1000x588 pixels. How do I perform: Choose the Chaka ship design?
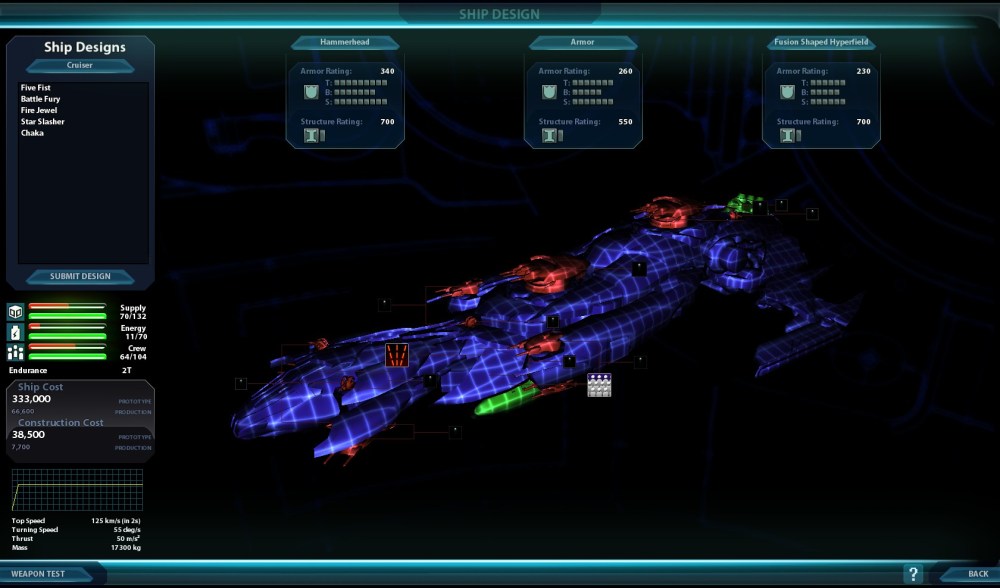point(32,133)
